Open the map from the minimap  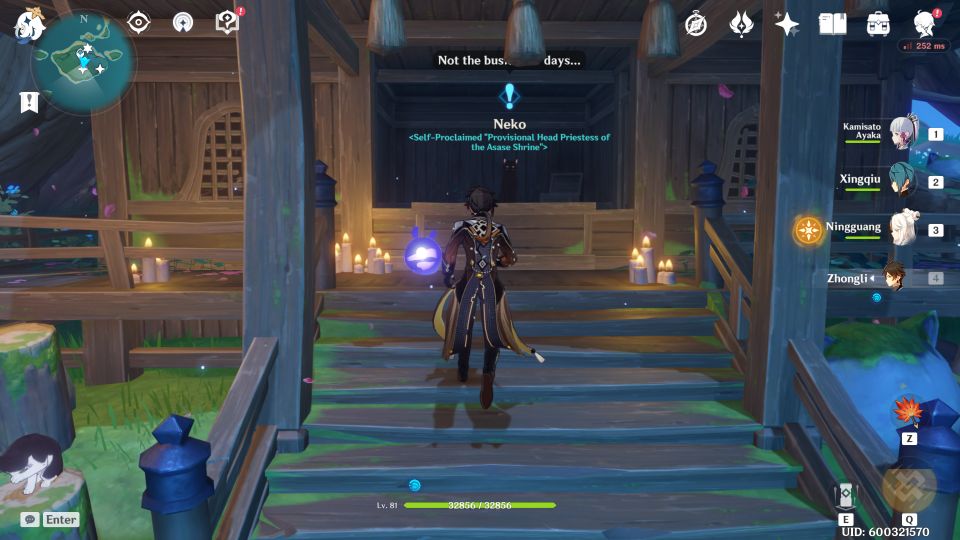pyautogui.click(x=84, y=60)
